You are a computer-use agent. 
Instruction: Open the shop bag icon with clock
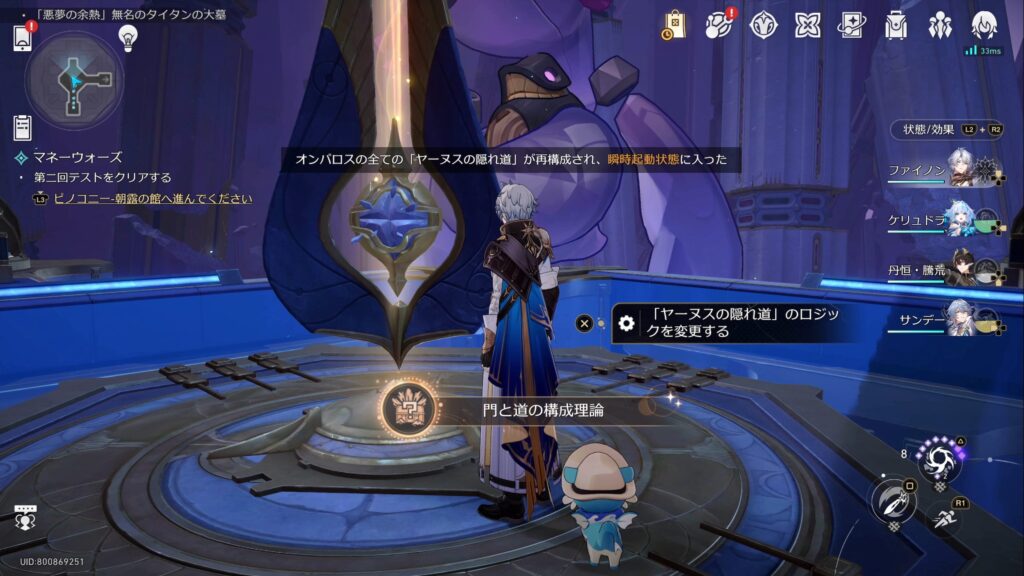pyautogui.click(x=674, y=25)
